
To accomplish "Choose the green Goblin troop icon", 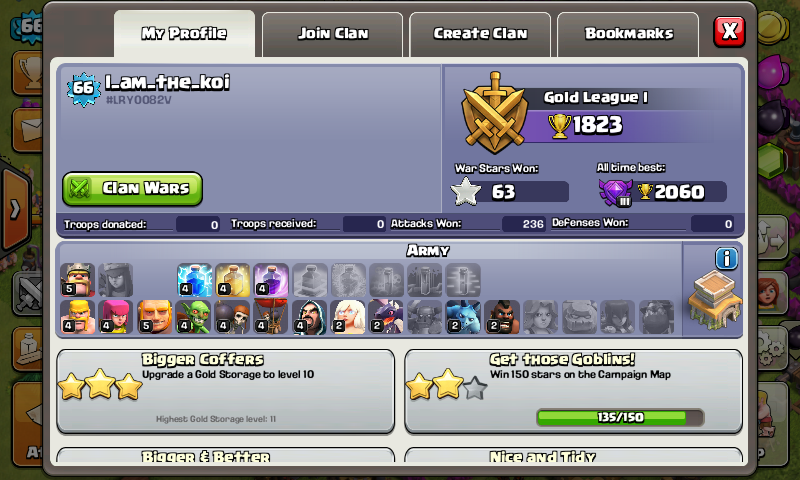I will pyautogui.click(x=193, y=317).
